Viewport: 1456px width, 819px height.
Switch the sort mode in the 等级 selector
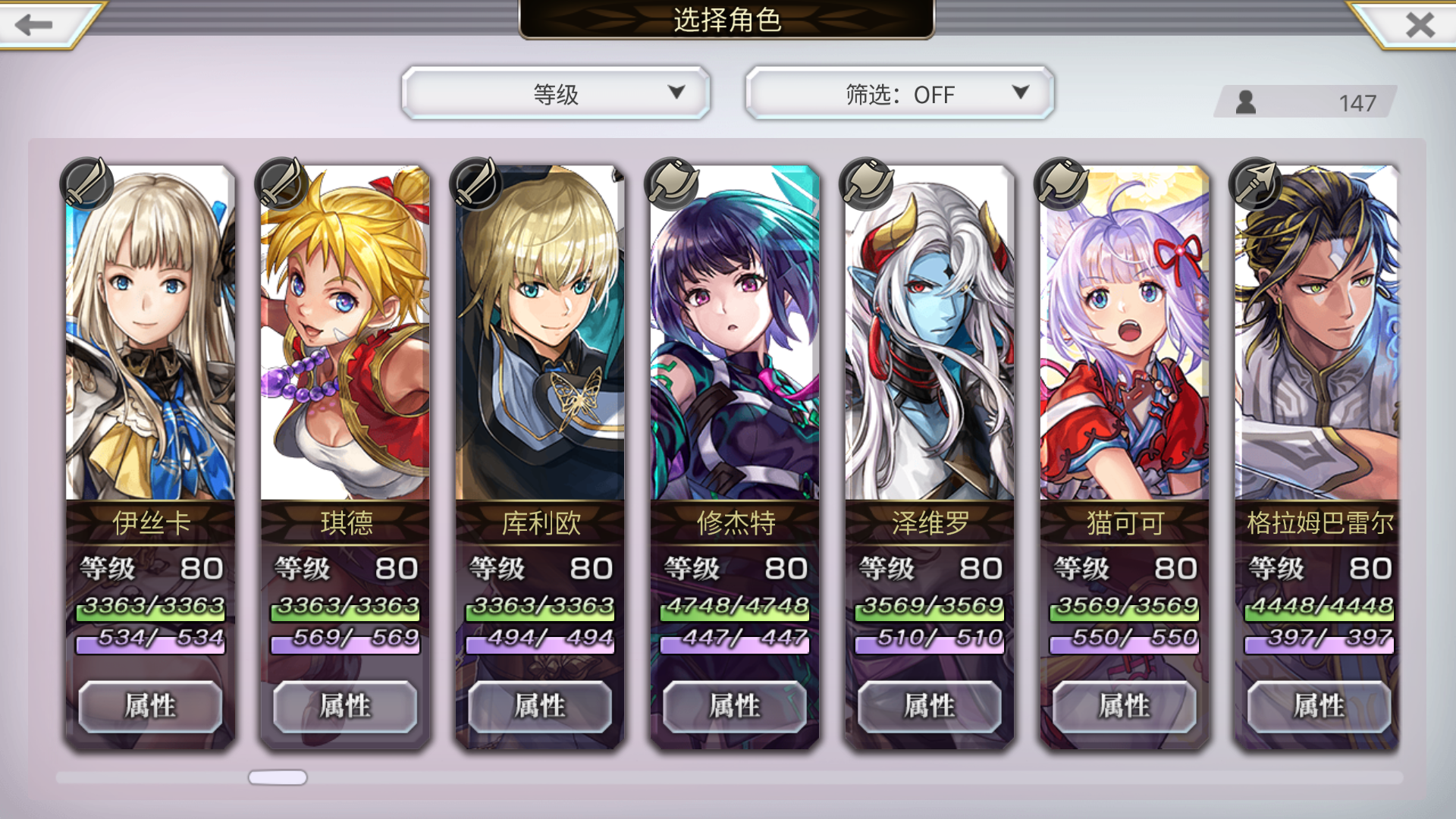point(557,94)
